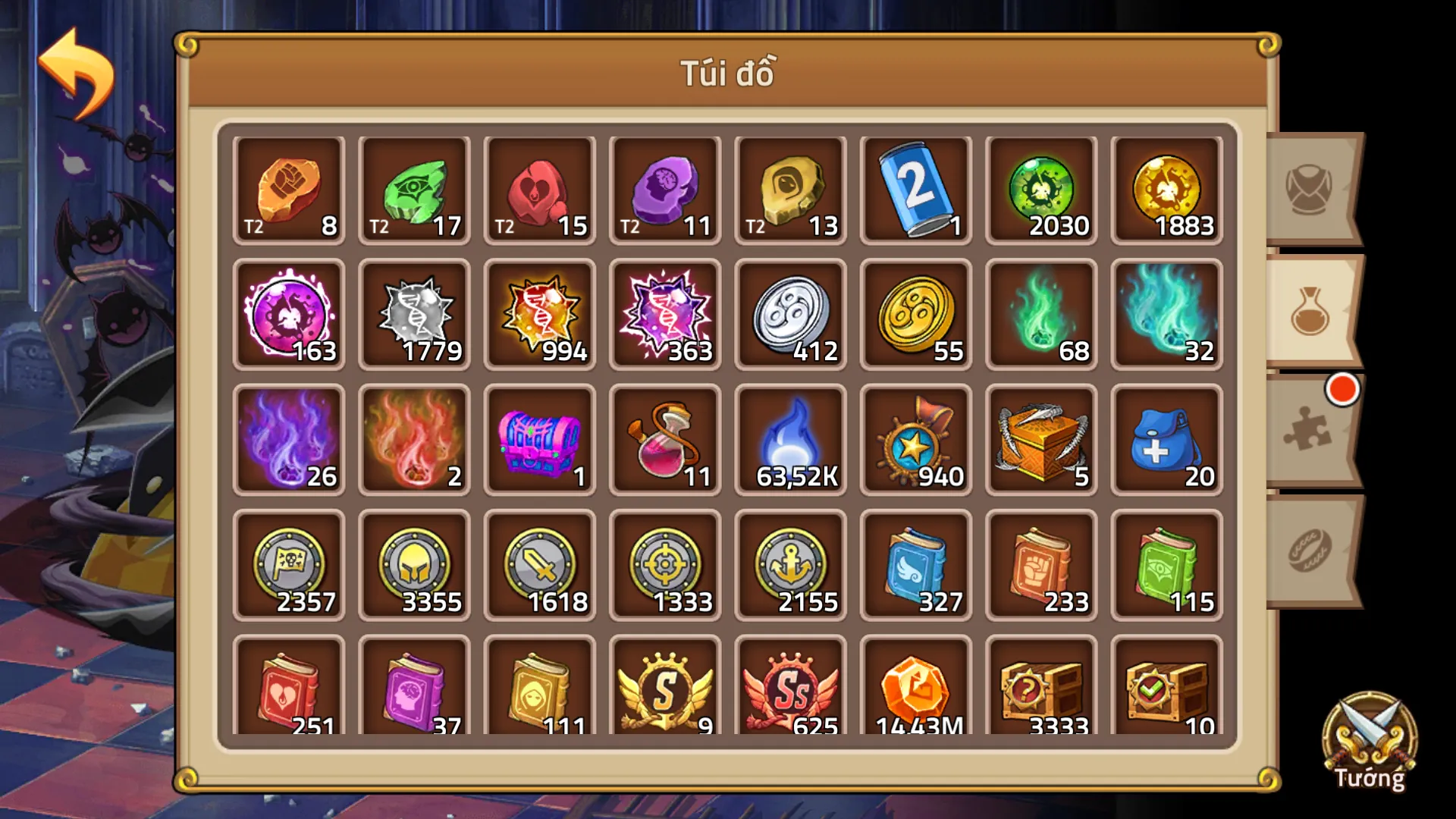Select the green flame essence item
This screenshot has height=819, width=1456.
(1040, 314)
